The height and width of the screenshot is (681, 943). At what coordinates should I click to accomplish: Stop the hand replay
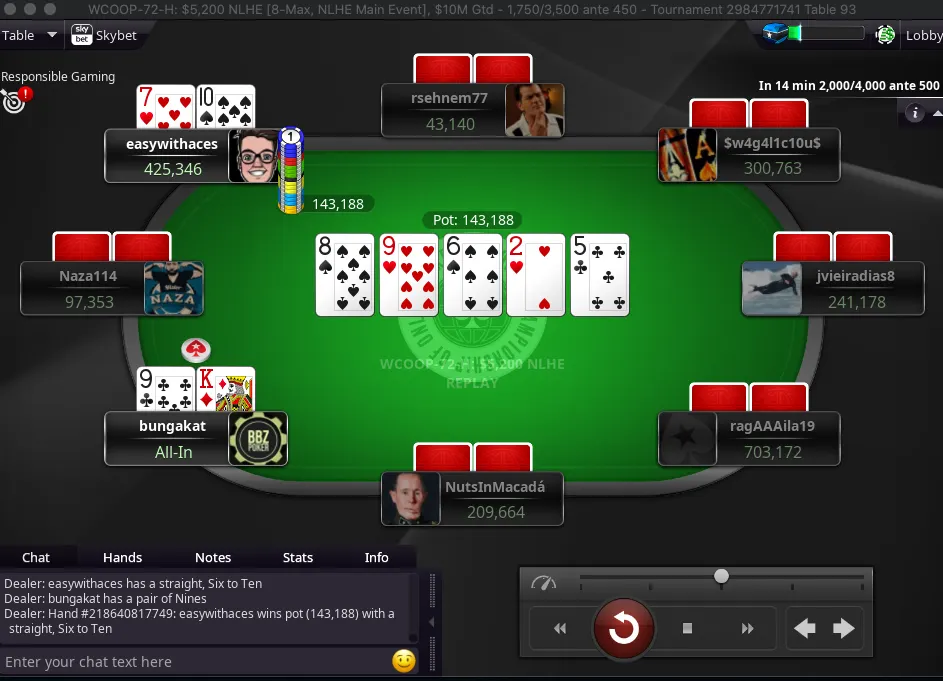click(688, 628)
